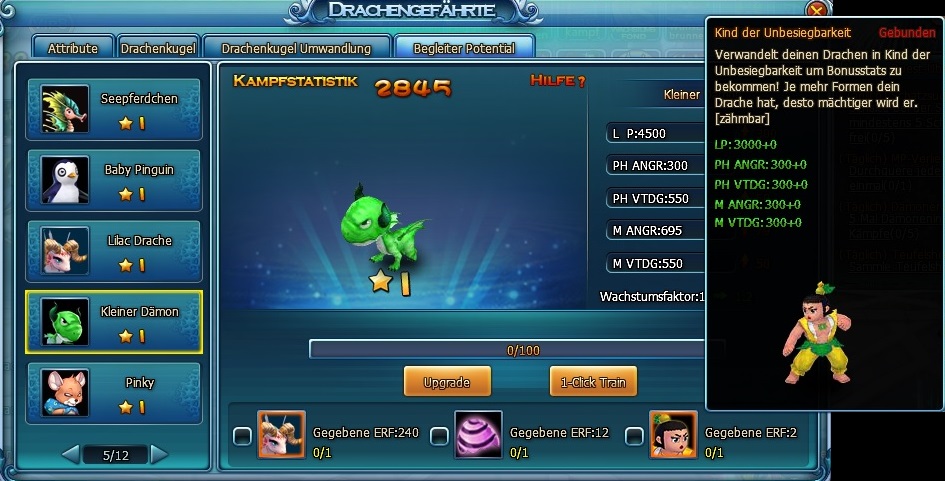Go to next companion list page

(x=160, y=455)
